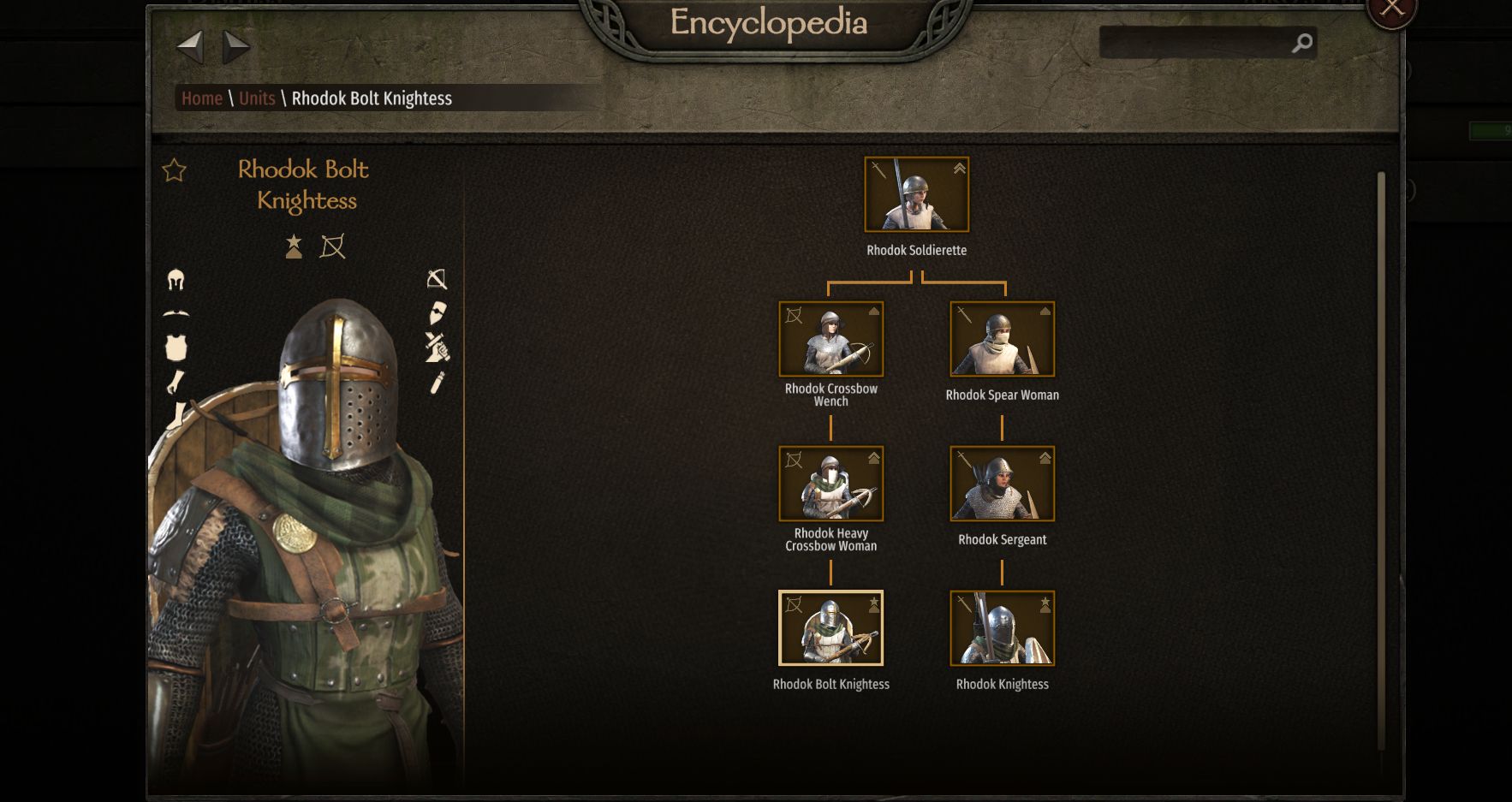1512x802 pixels.
Task: Open the Rhodok Heavy Crossbow Woman entry
Action: [x=830, y=484]
